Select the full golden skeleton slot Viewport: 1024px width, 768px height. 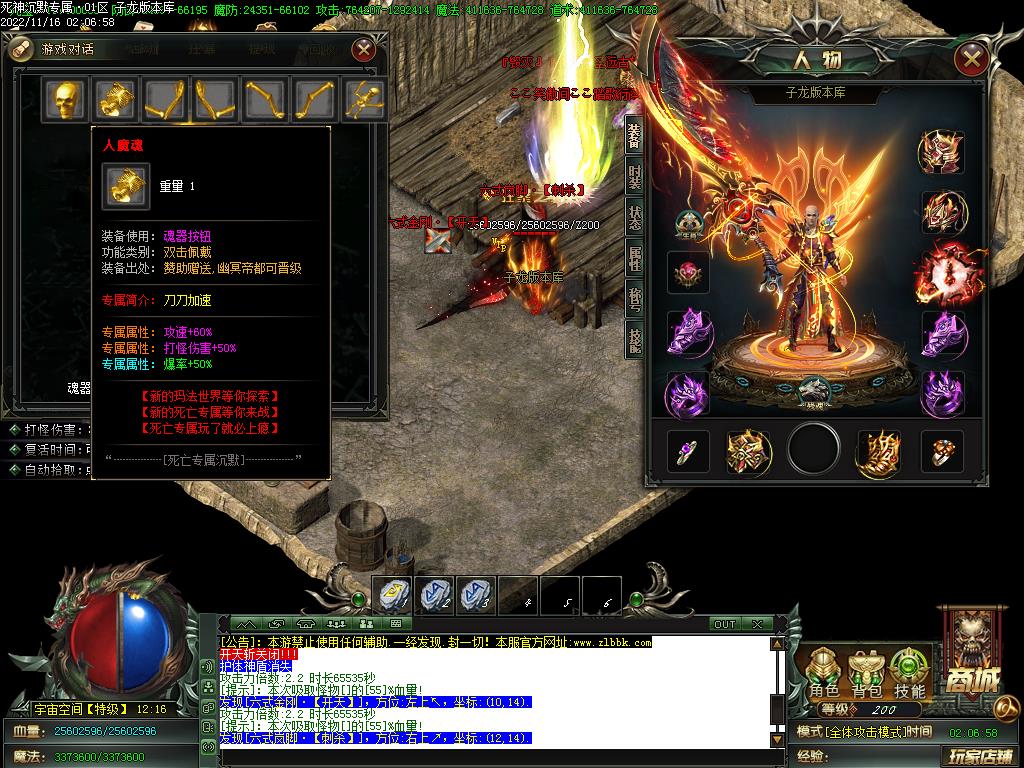coord(364,99)
